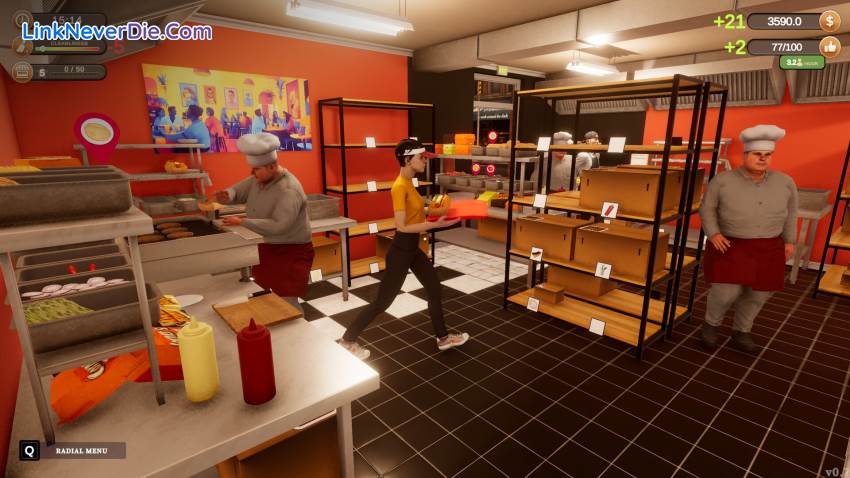Open the cash register orders icon
This screenshot has height=478, width=850.
tap(22, 72)
